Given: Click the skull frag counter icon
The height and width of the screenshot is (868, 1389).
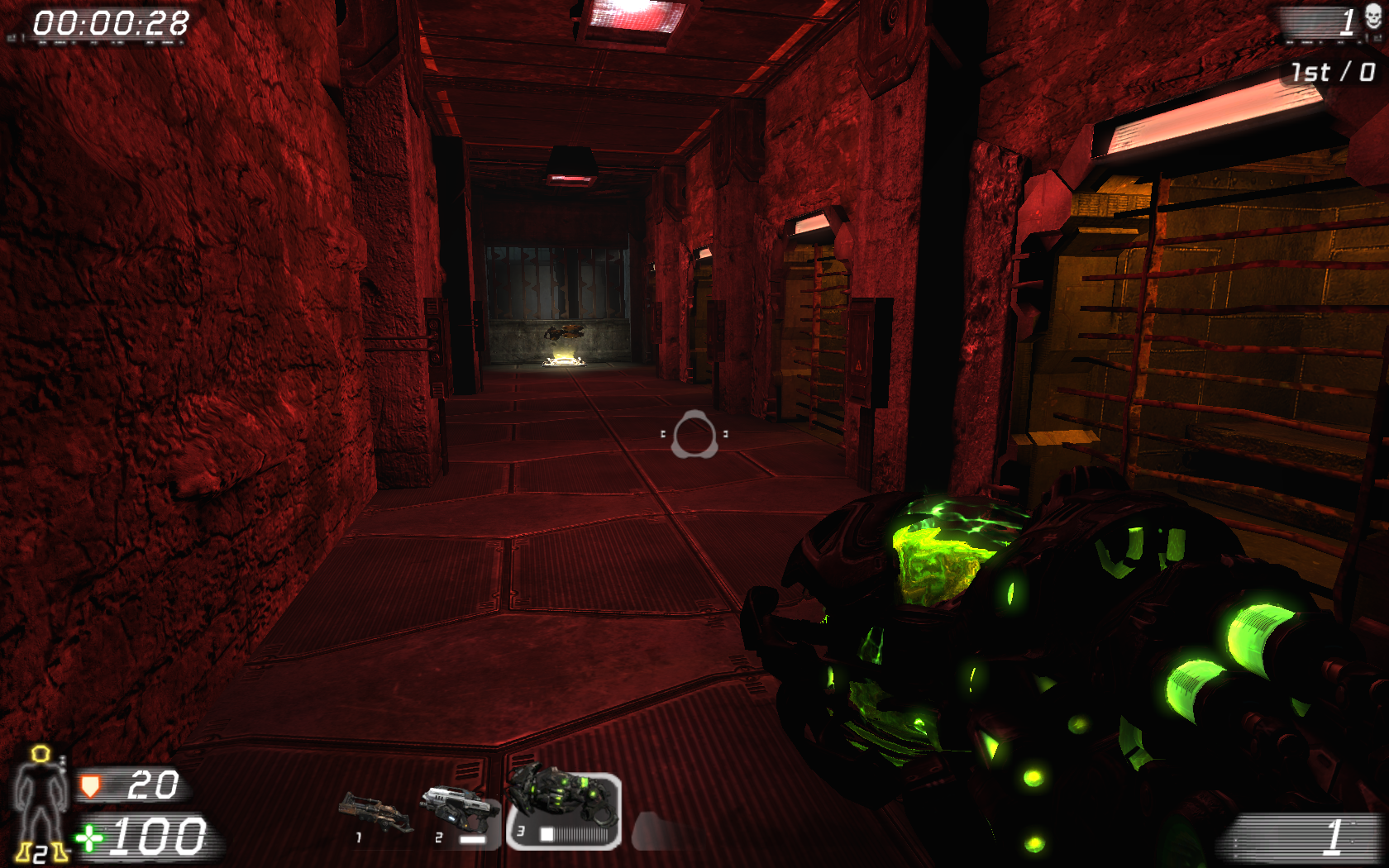Looking at the screenshot, I should click(1372, 17).
